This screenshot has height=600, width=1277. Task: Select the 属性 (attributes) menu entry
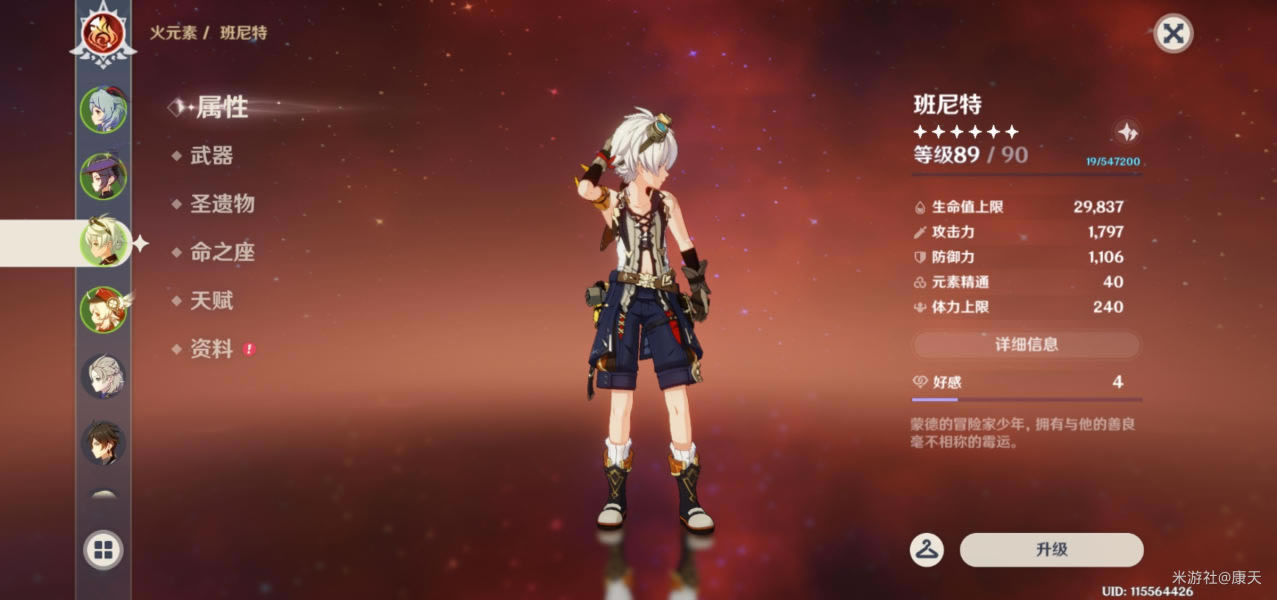(x=221, y=107)
